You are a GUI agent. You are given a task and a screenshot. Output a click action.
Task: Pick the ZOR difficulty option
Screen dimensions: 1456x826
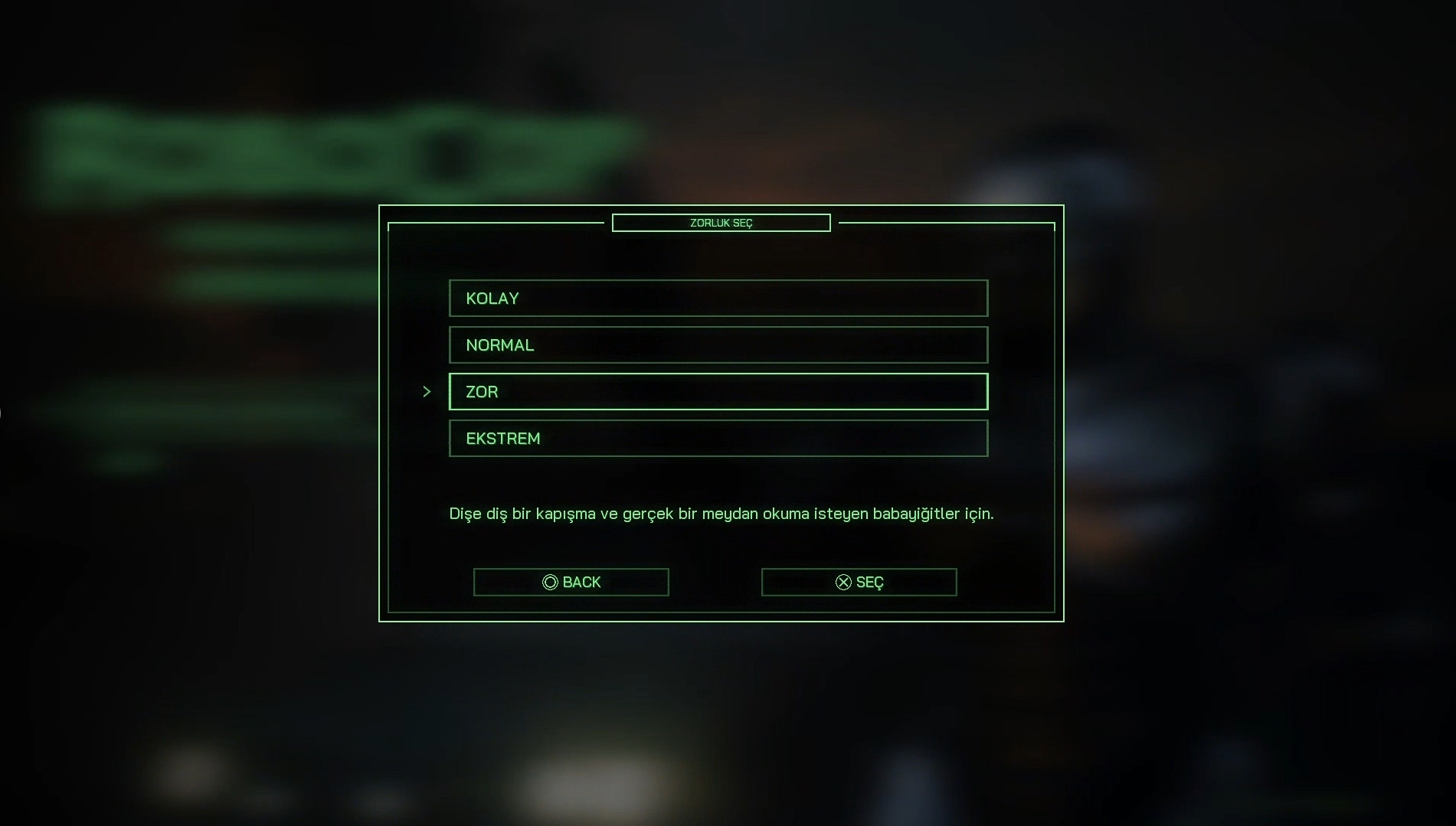(x=718, y=392)
